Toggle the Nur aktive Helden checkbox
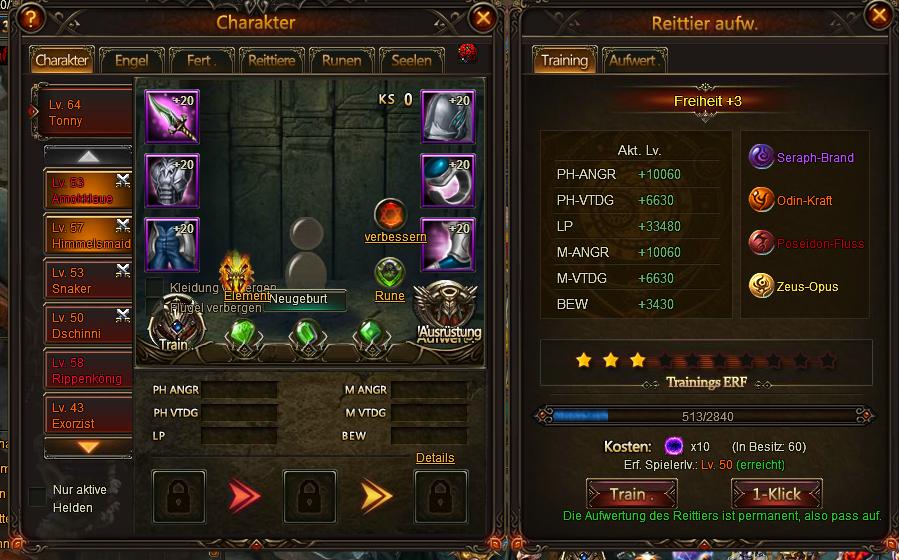This screenshot has height=560, width=899. click(x=37, y=496)
